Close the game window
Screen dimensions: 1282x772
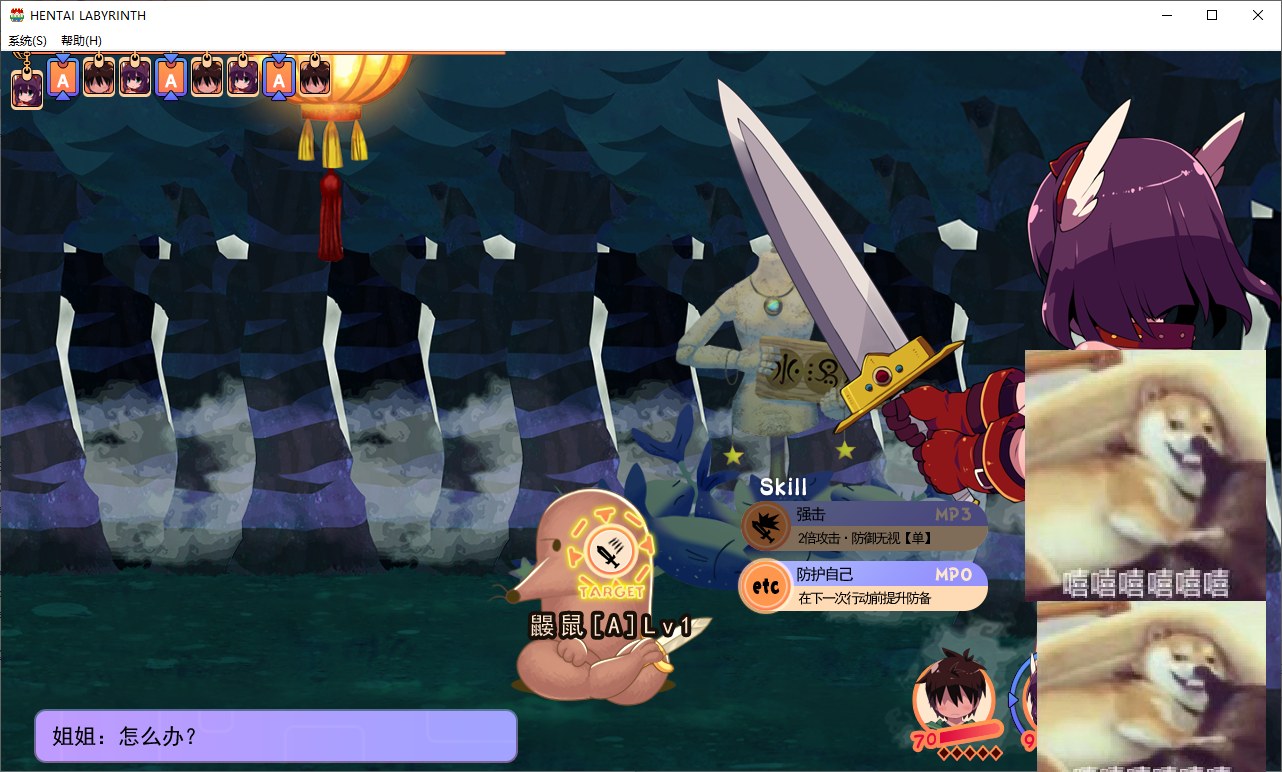click(1258, 15)
